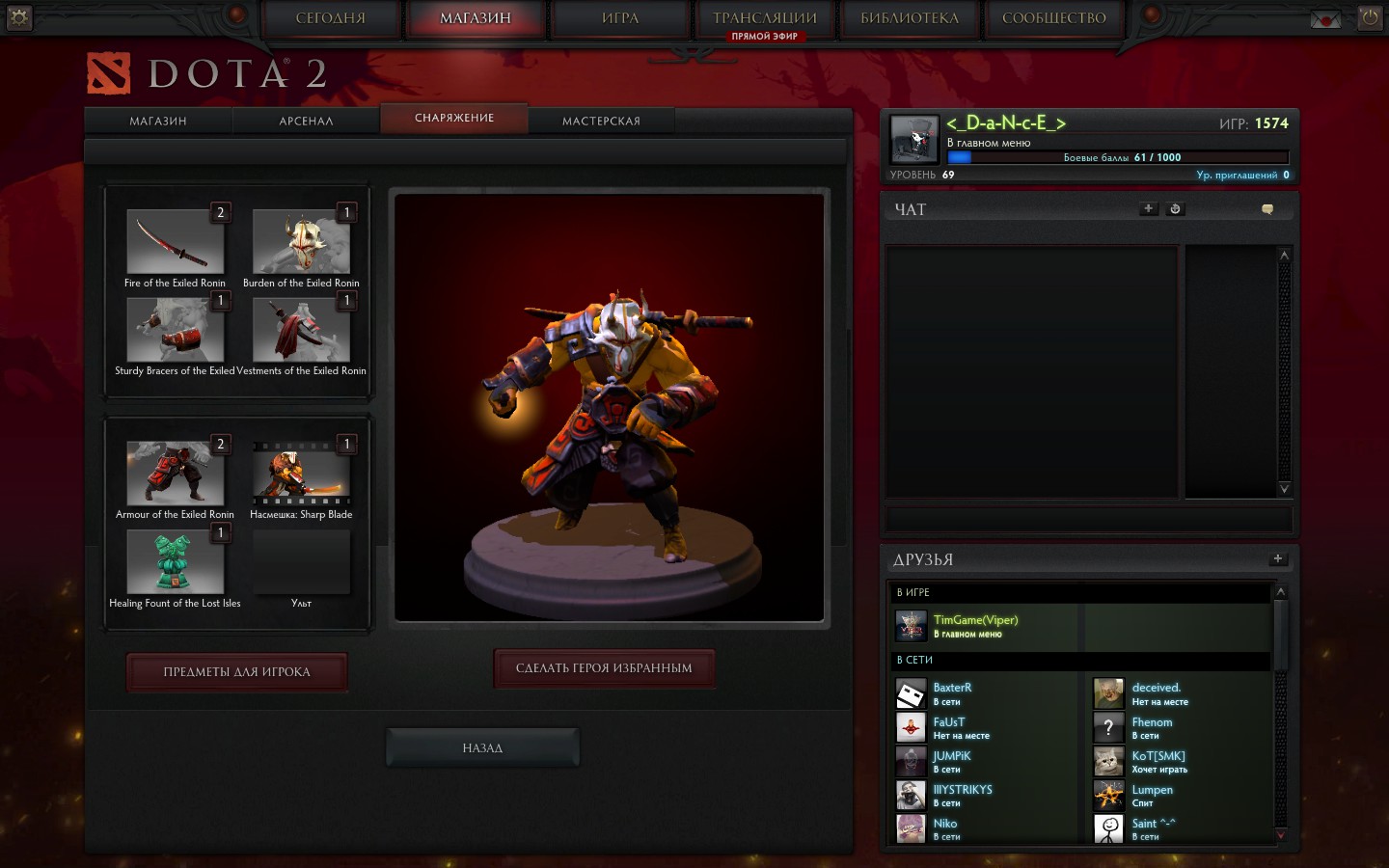This screenshot has width=1389, height=868.
Task: Go back with the Назад button
Action: point(482,748)
